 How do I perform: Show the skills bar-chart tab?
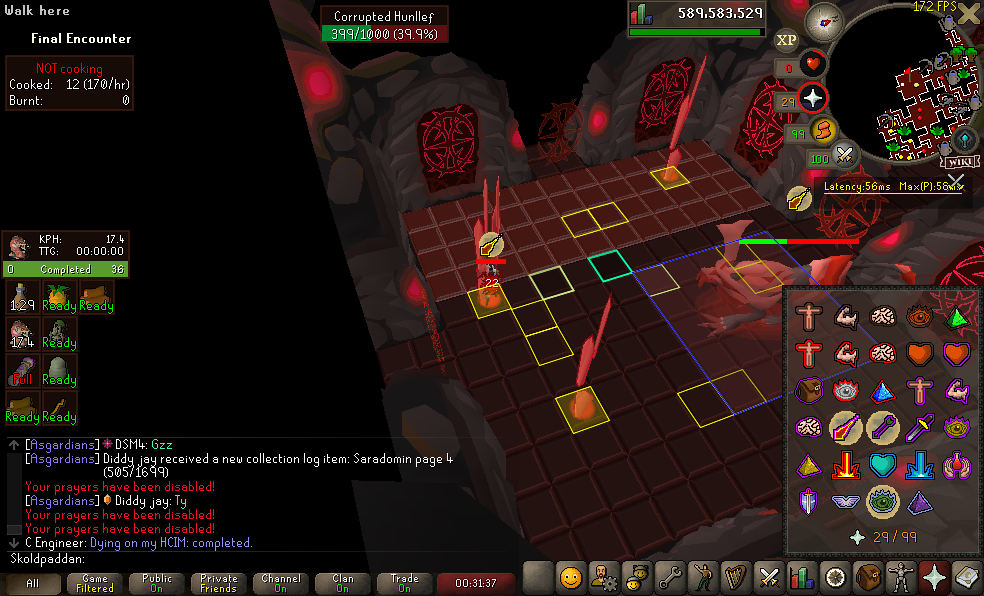[802, 577]
